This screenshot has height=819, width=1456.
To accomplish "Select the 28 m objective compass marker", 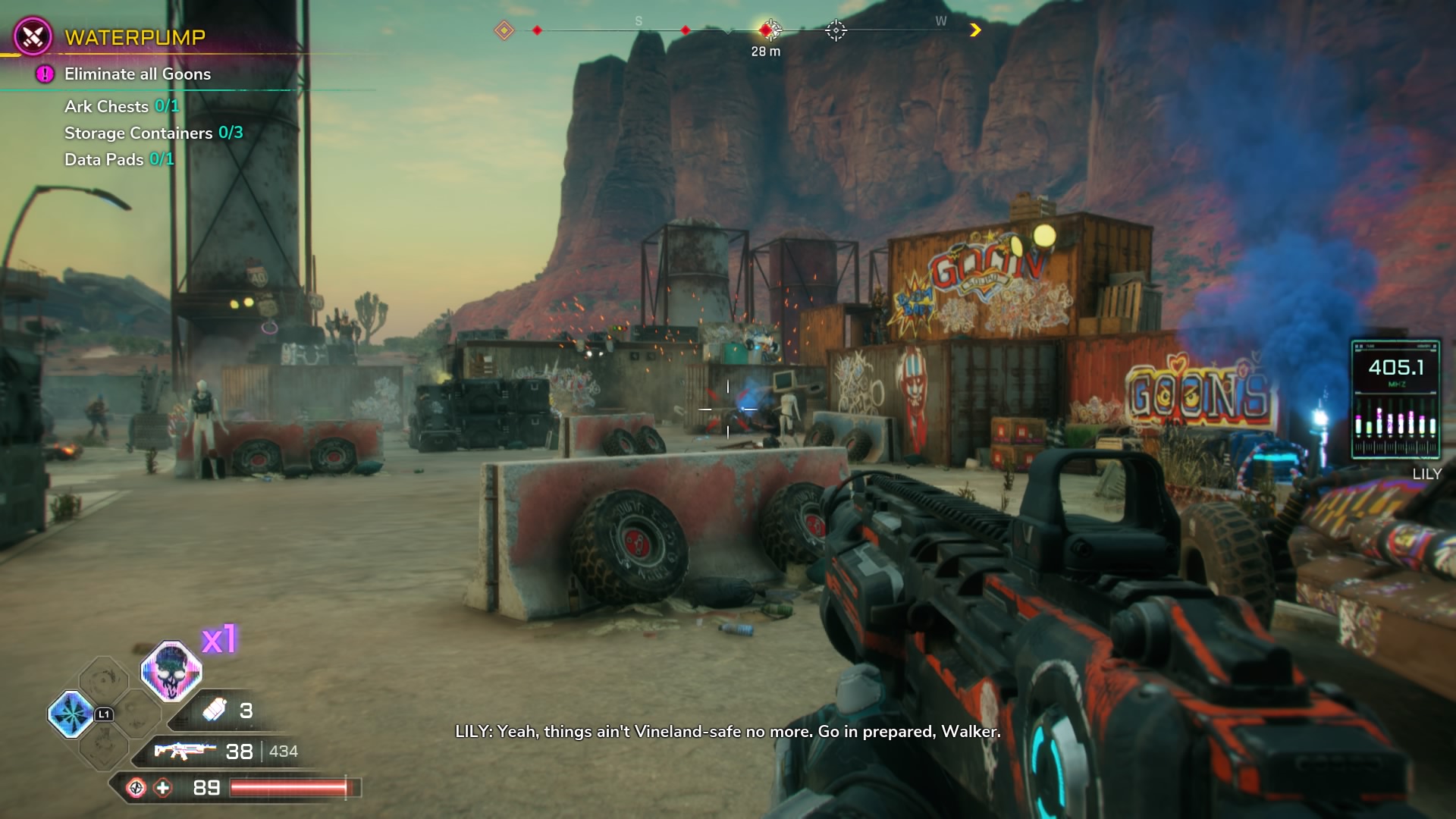I will click(x=767, y=30).
